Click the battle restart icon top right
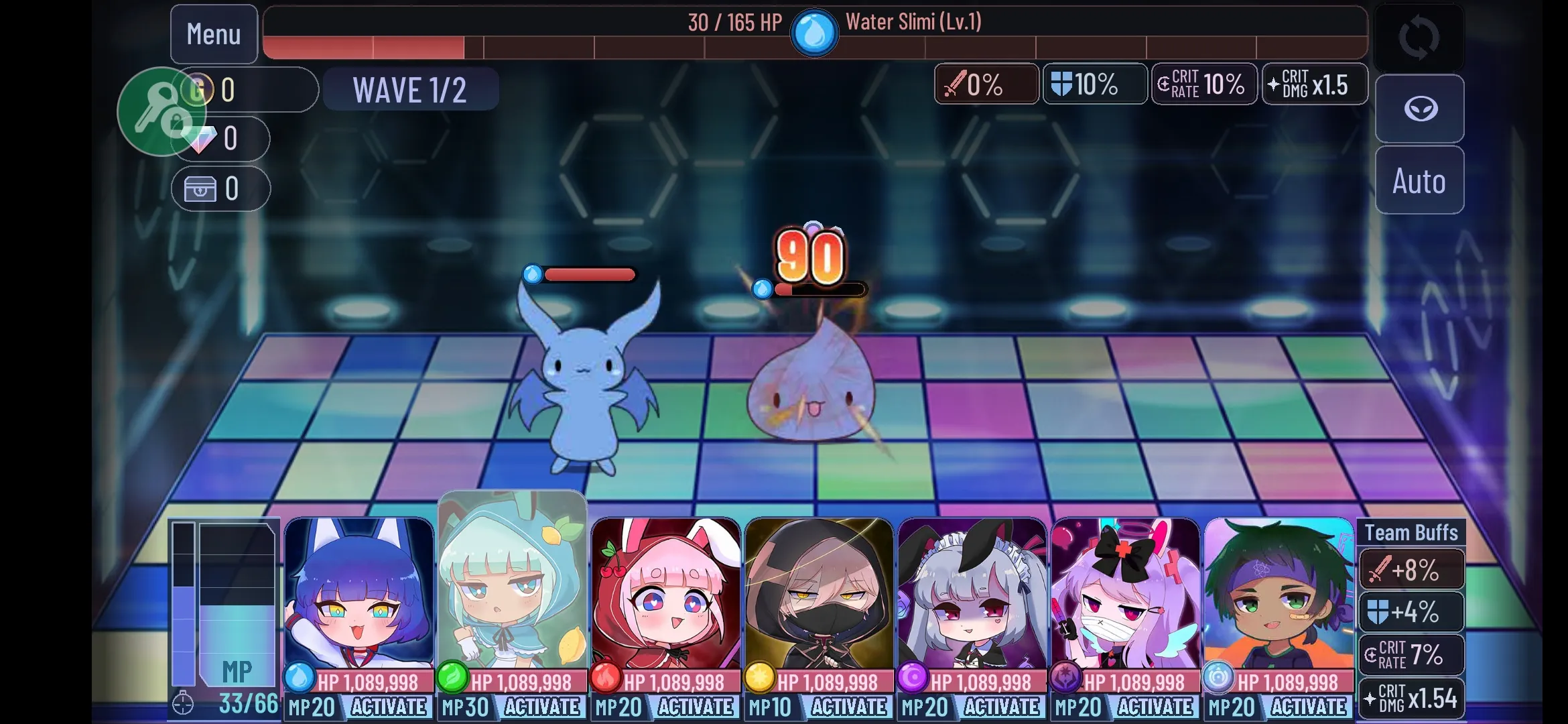This screenshot has width=1568, height=724. tap(1419, 38)
